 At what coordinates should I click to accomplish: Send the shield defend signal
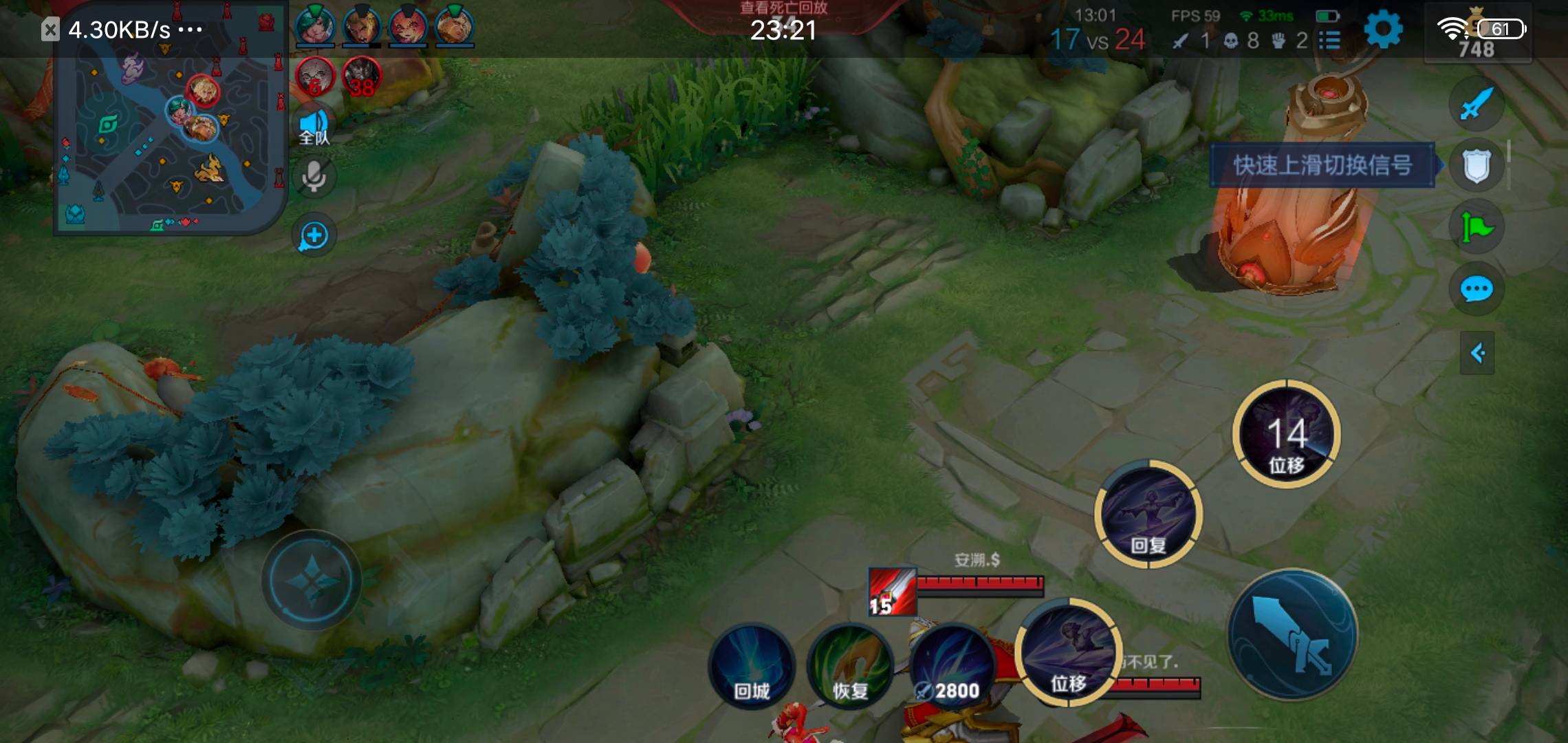coord(1476,166)
